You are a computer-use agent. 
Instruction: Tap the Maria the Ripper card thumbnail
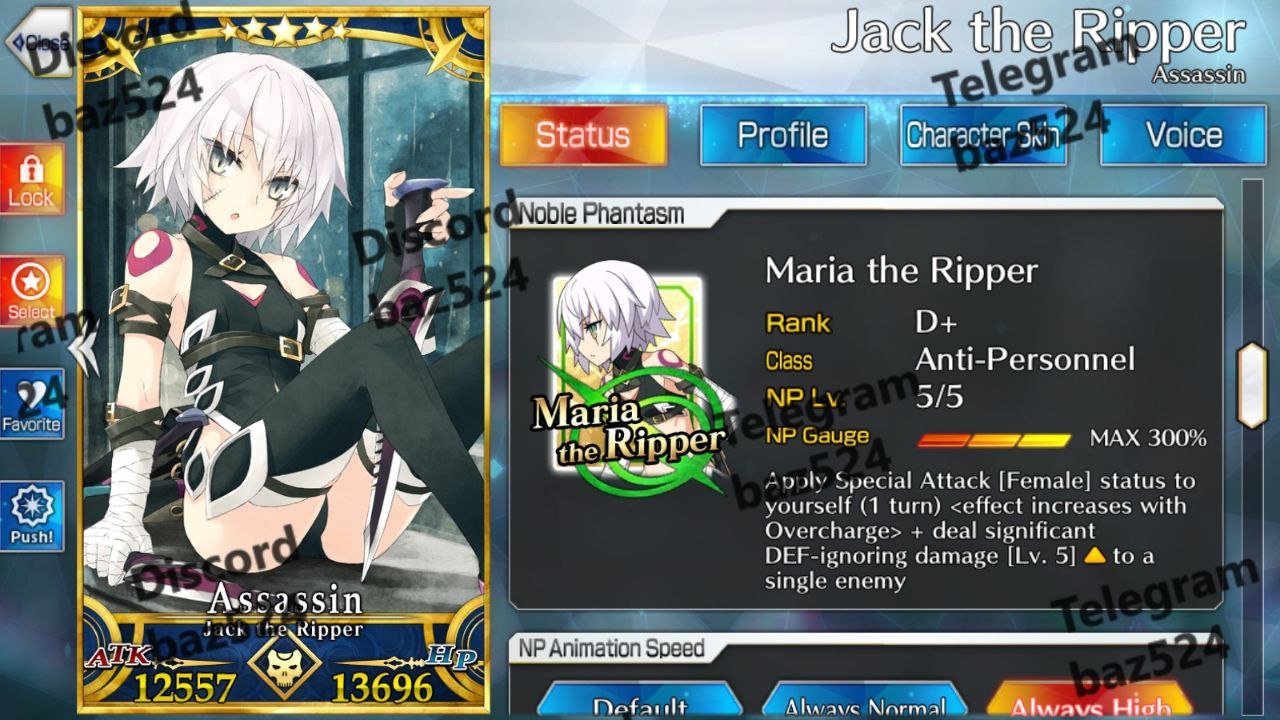click(628, 375)
